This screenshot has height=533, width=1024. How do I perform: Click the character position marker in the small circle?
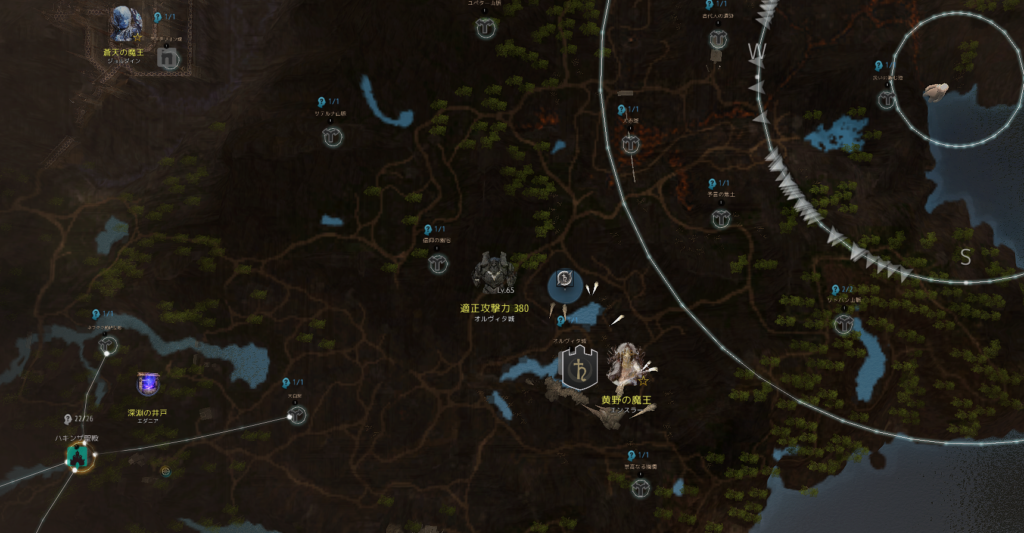[x=937, y=92]
